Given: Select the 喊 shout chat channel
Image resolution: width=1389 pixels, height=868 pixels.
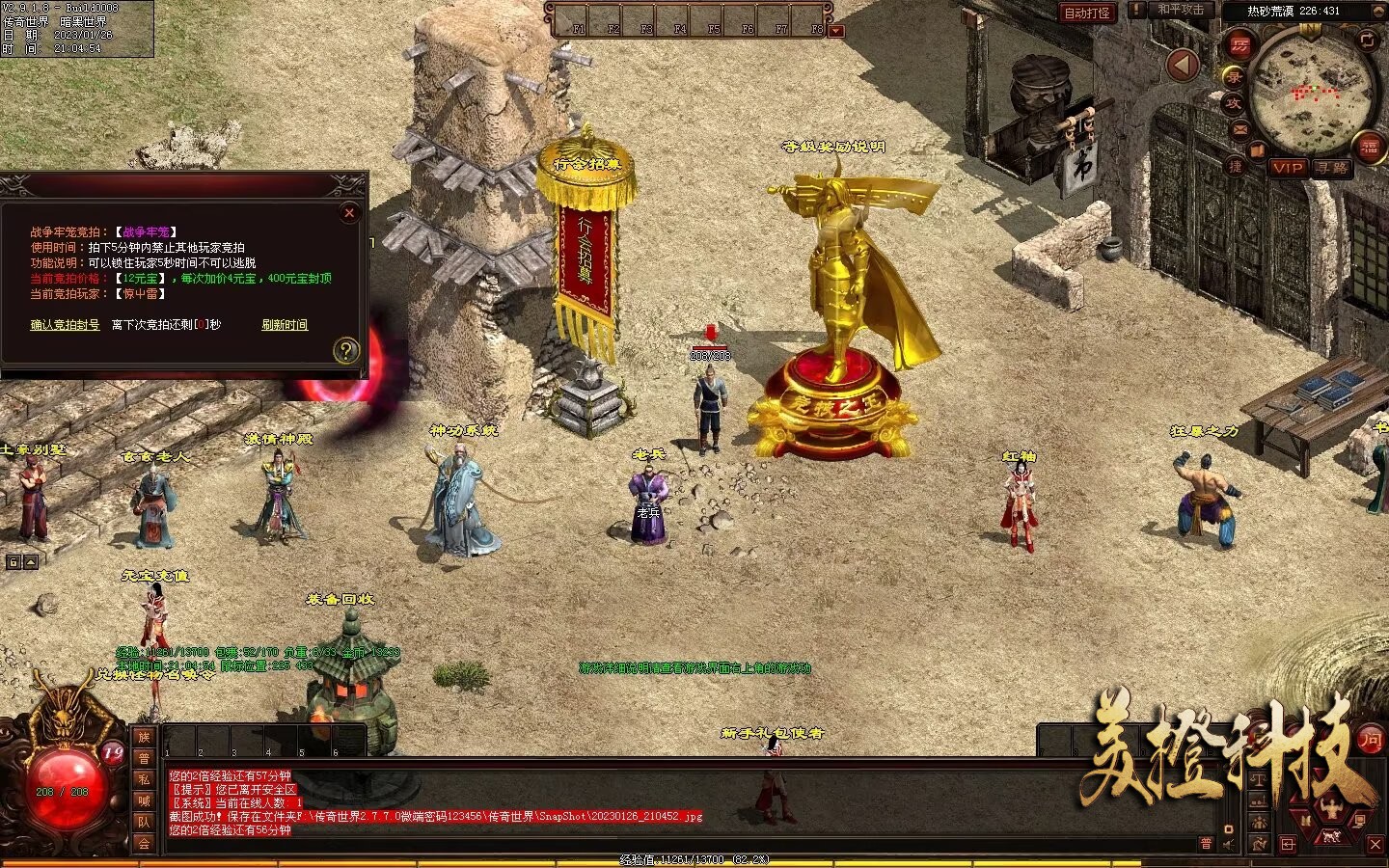Looking at the screenshot, I should coord(144,800).
